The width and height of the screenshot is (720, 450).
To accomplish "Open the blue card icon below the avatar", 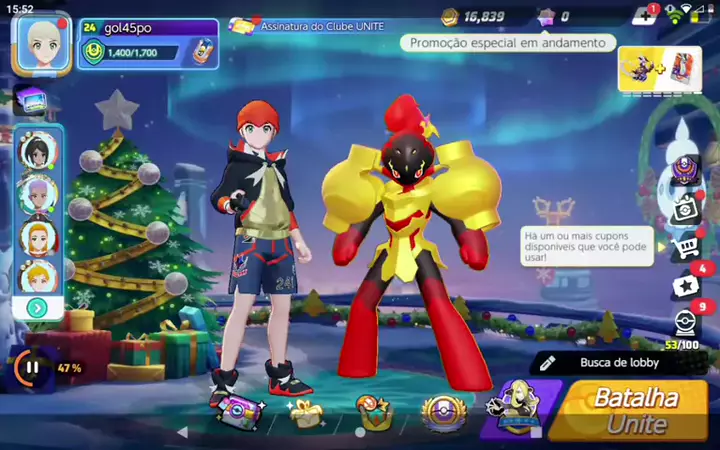I will 30,99.
